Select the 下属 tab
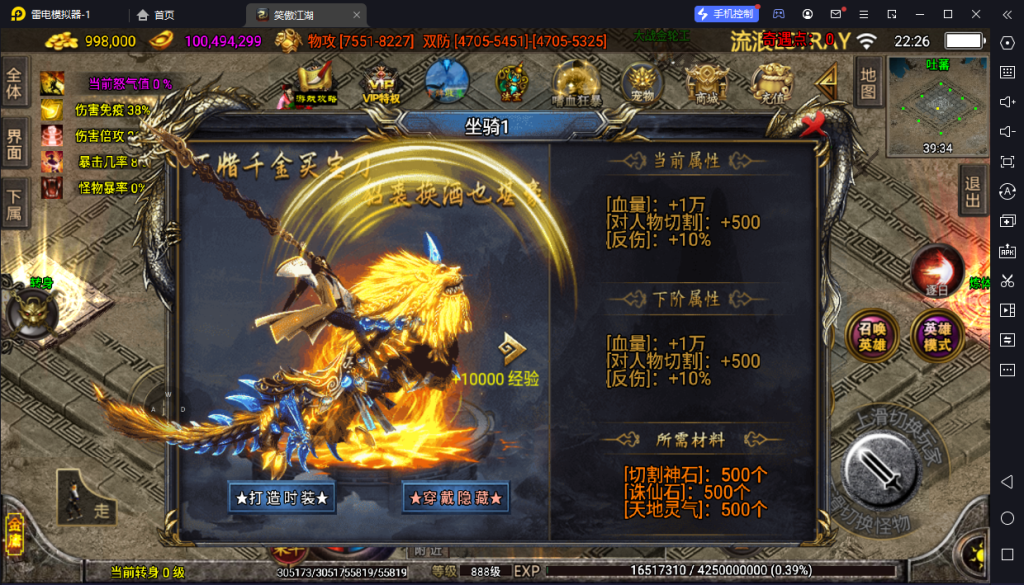Image resolution: width=1024 pixels, height=585 pixels. pyautogui.click(x=14, y=203)
